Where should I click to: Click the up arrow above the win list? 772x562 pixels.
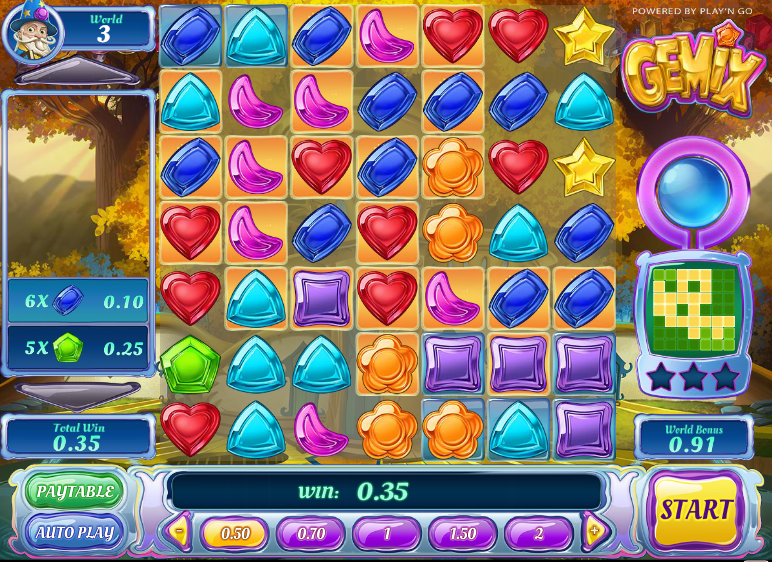80,74
